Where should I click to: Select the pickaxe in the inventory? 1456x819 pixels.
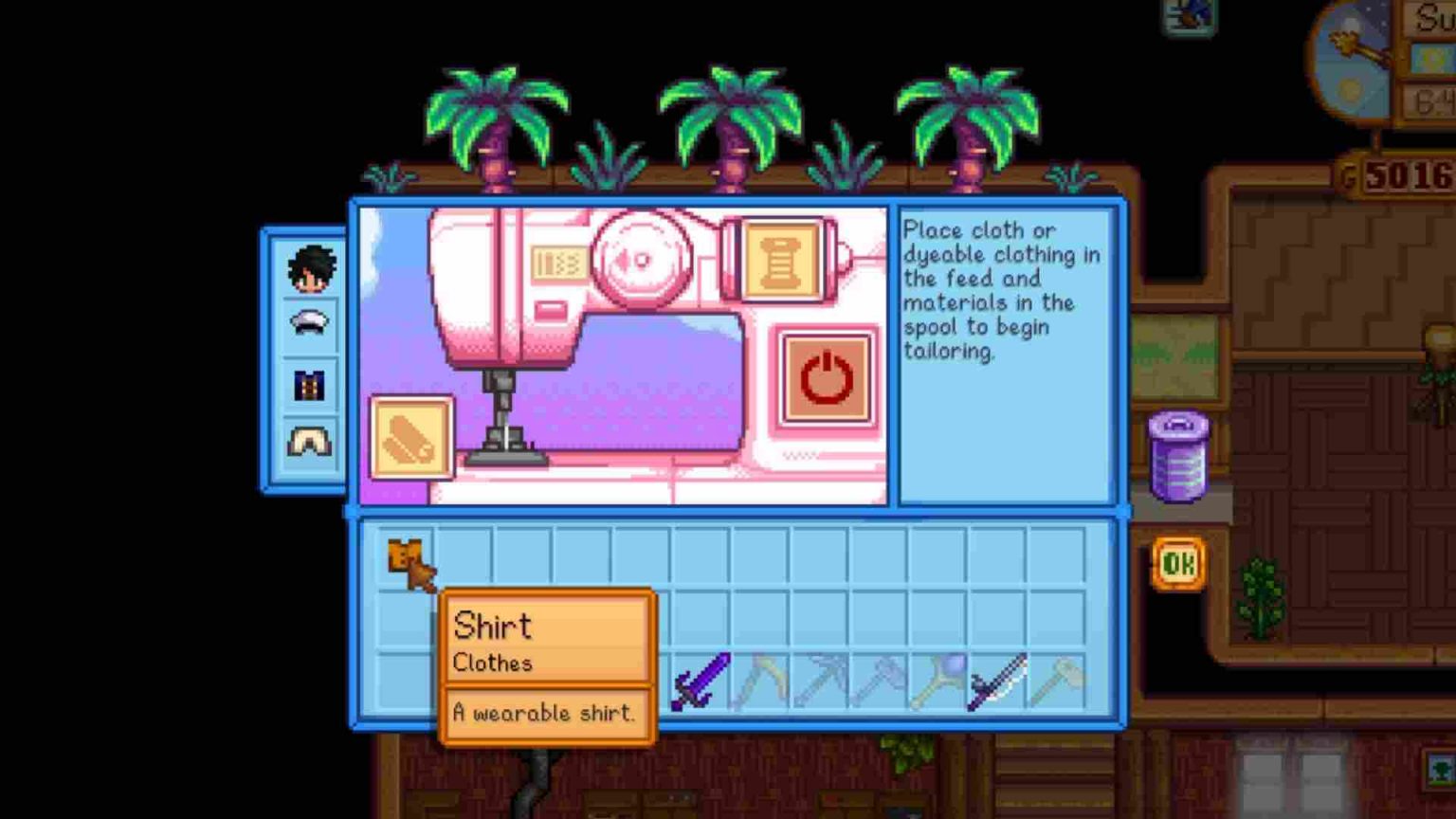tap(820, 684)
